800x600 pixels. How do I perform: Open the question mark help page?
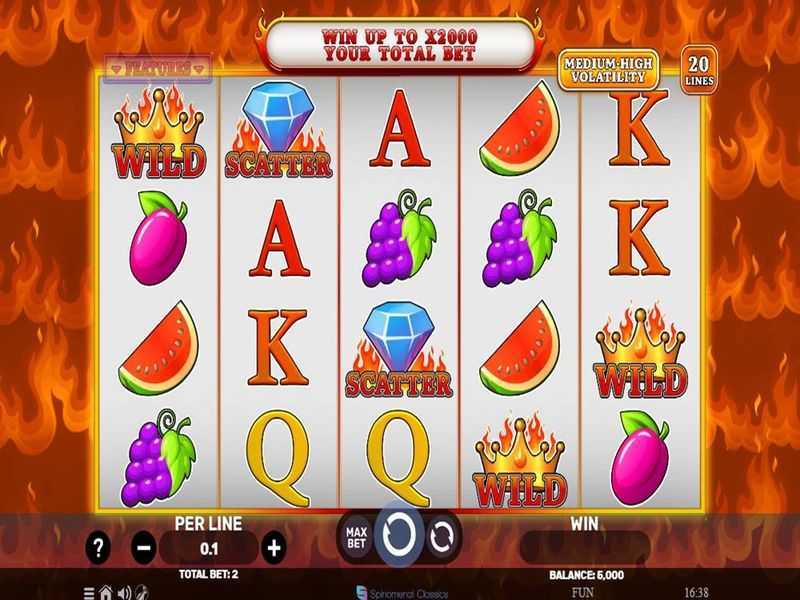click(98, 547)
